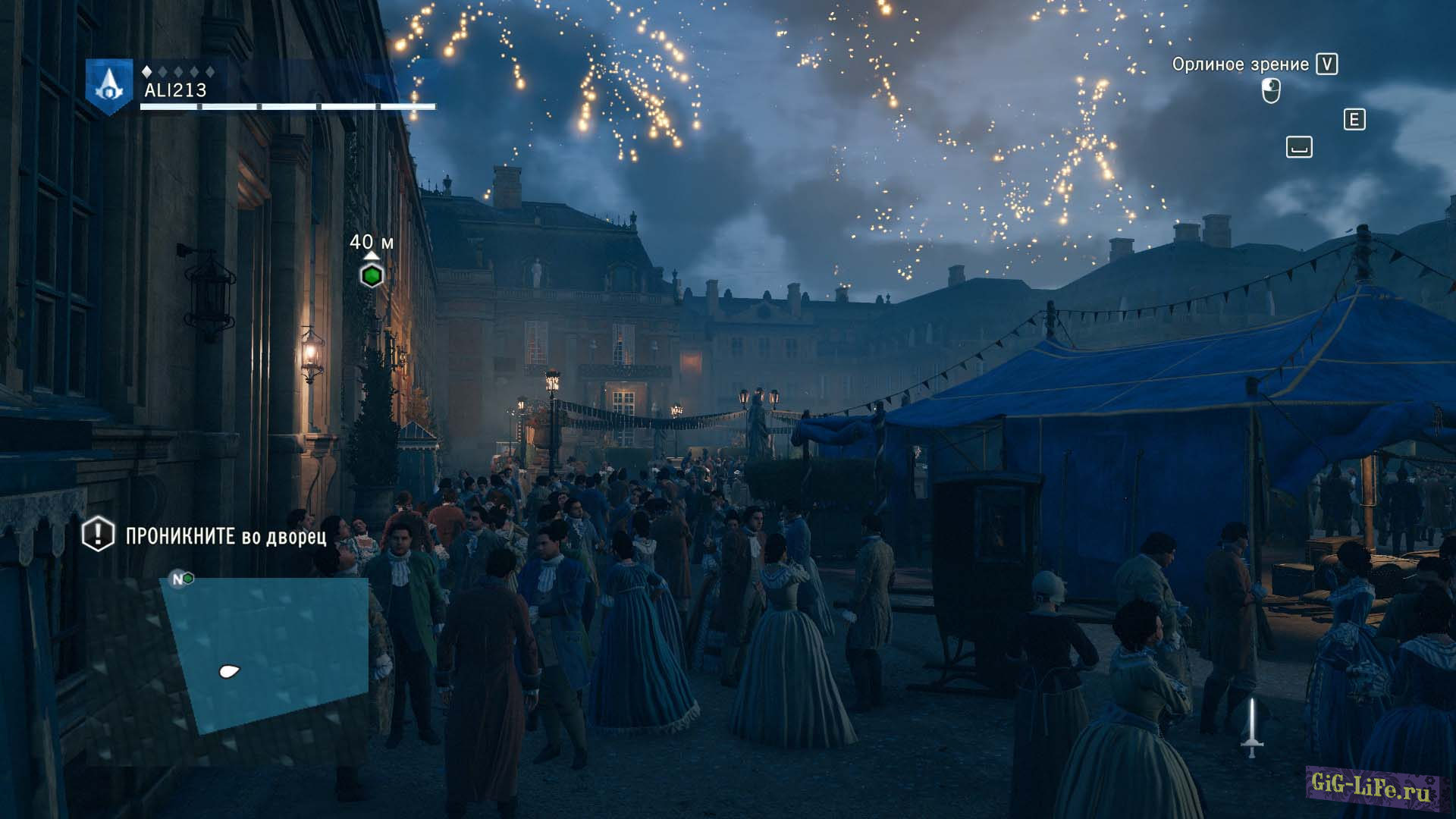Click the minimap
The width and height of the screenshot is (1456, 819).
267,654
